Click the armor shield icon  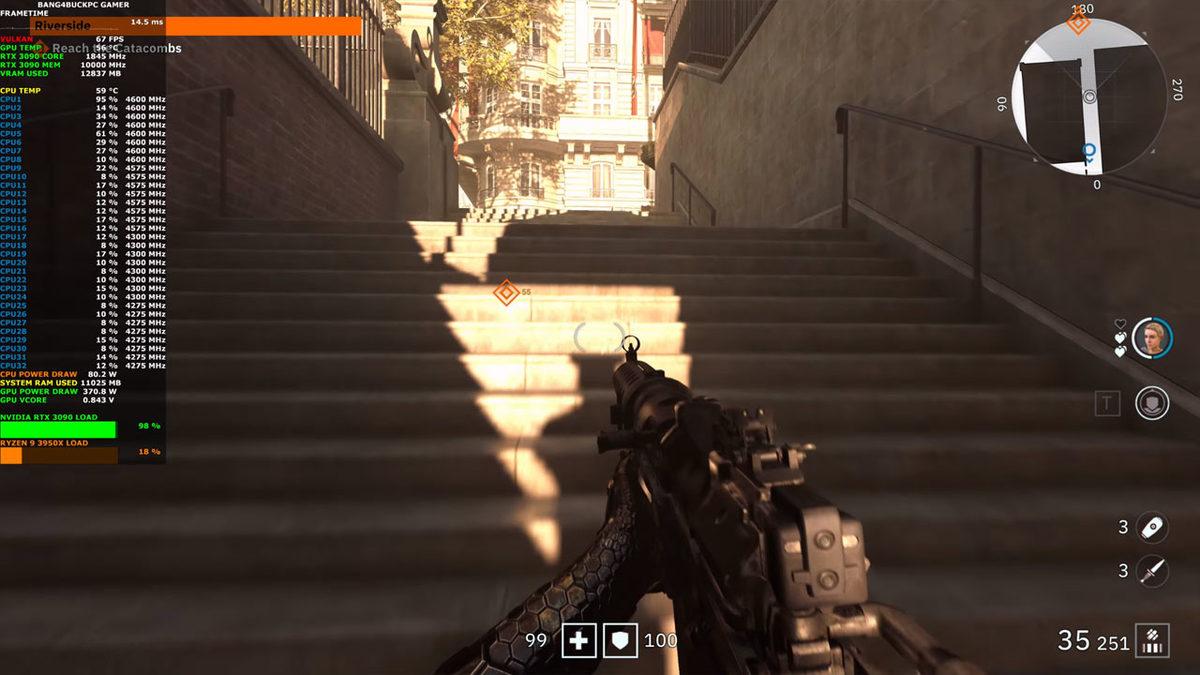click(x=620, y=640)
